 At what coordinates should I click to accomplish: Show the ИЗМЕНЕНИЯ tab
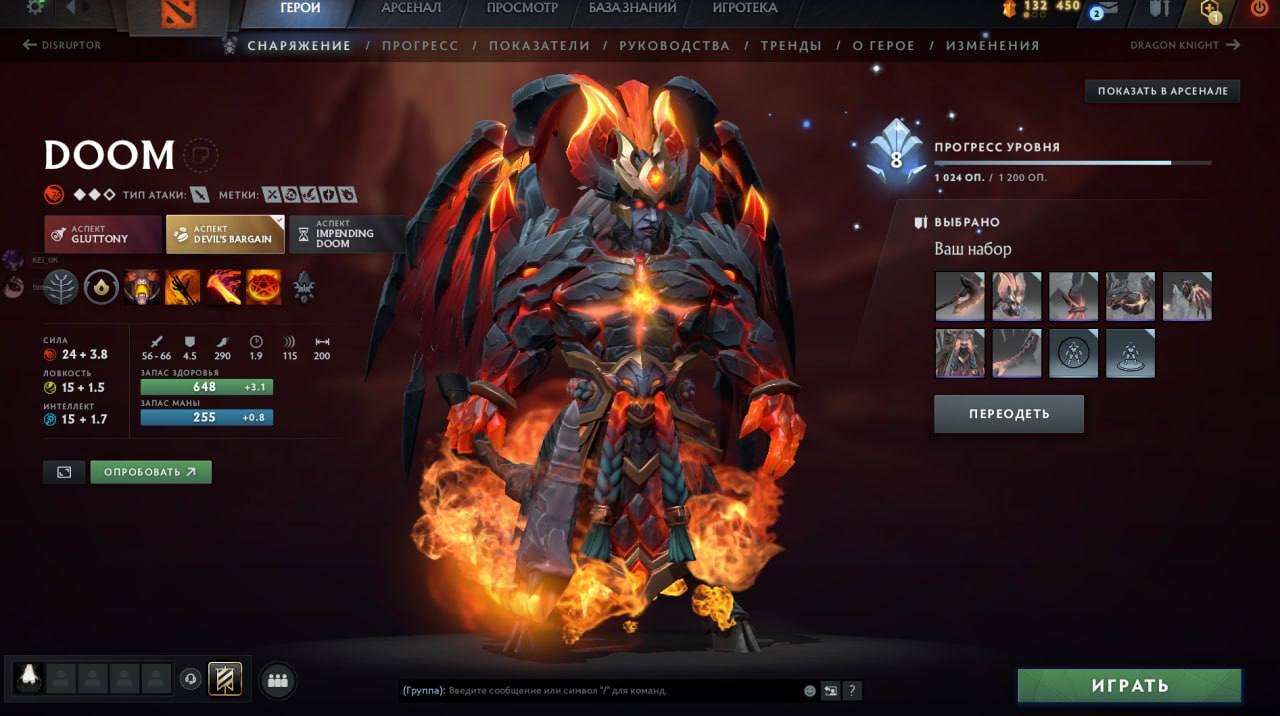click(x=992, y=46)
